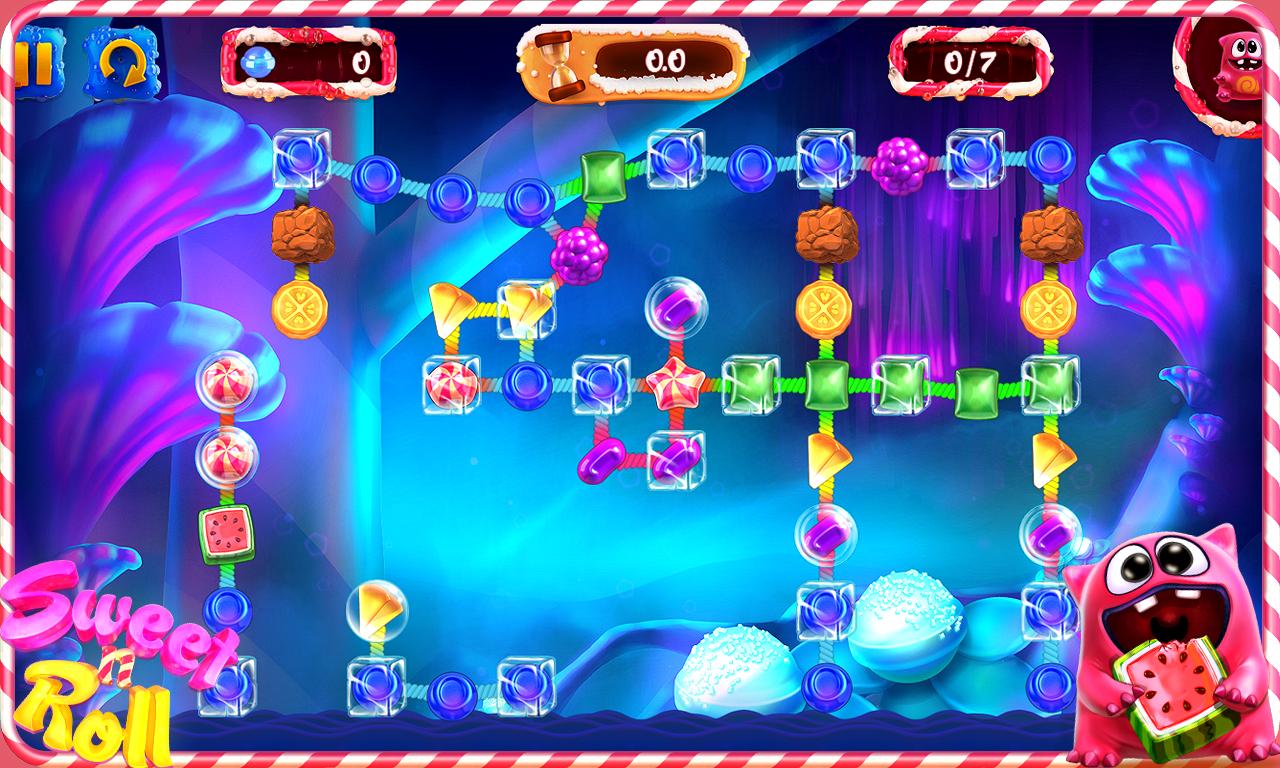
Task: Select the bare purple candy without ice
Action: 602,460
